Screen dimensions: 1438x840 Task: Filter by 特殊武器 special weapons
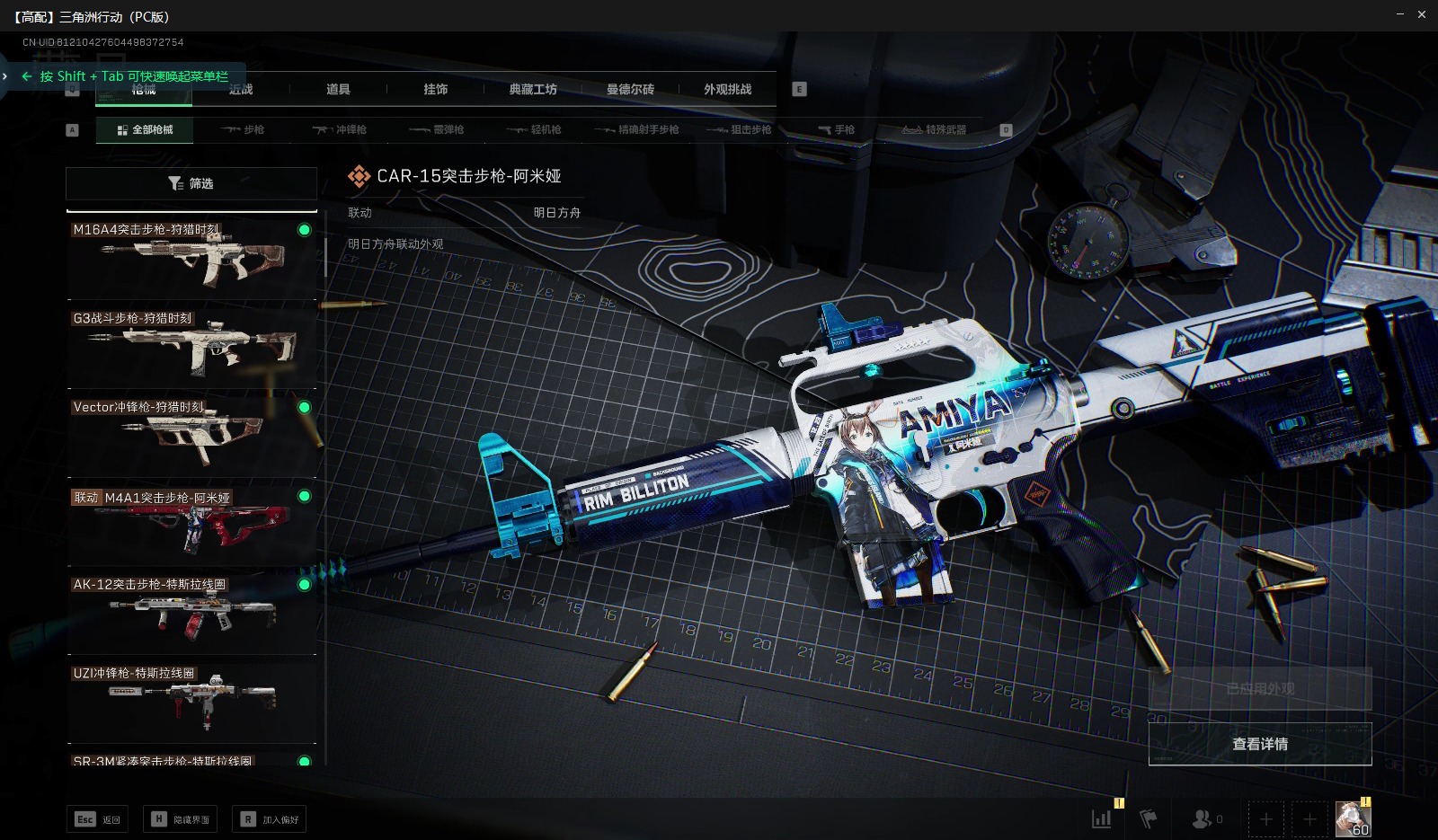click(934, 130)
